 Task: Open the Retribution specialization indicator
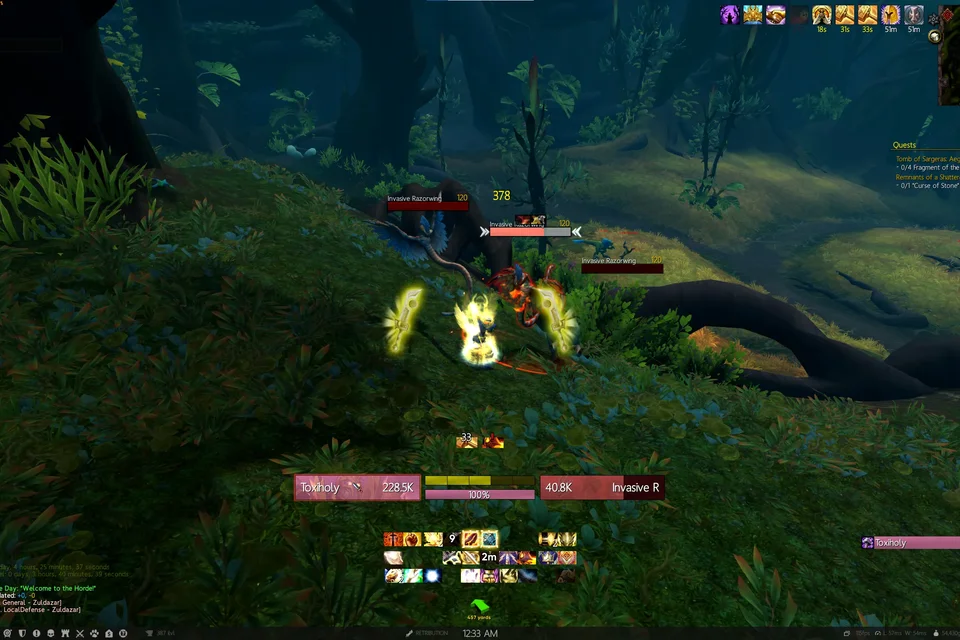pos(430,633)
